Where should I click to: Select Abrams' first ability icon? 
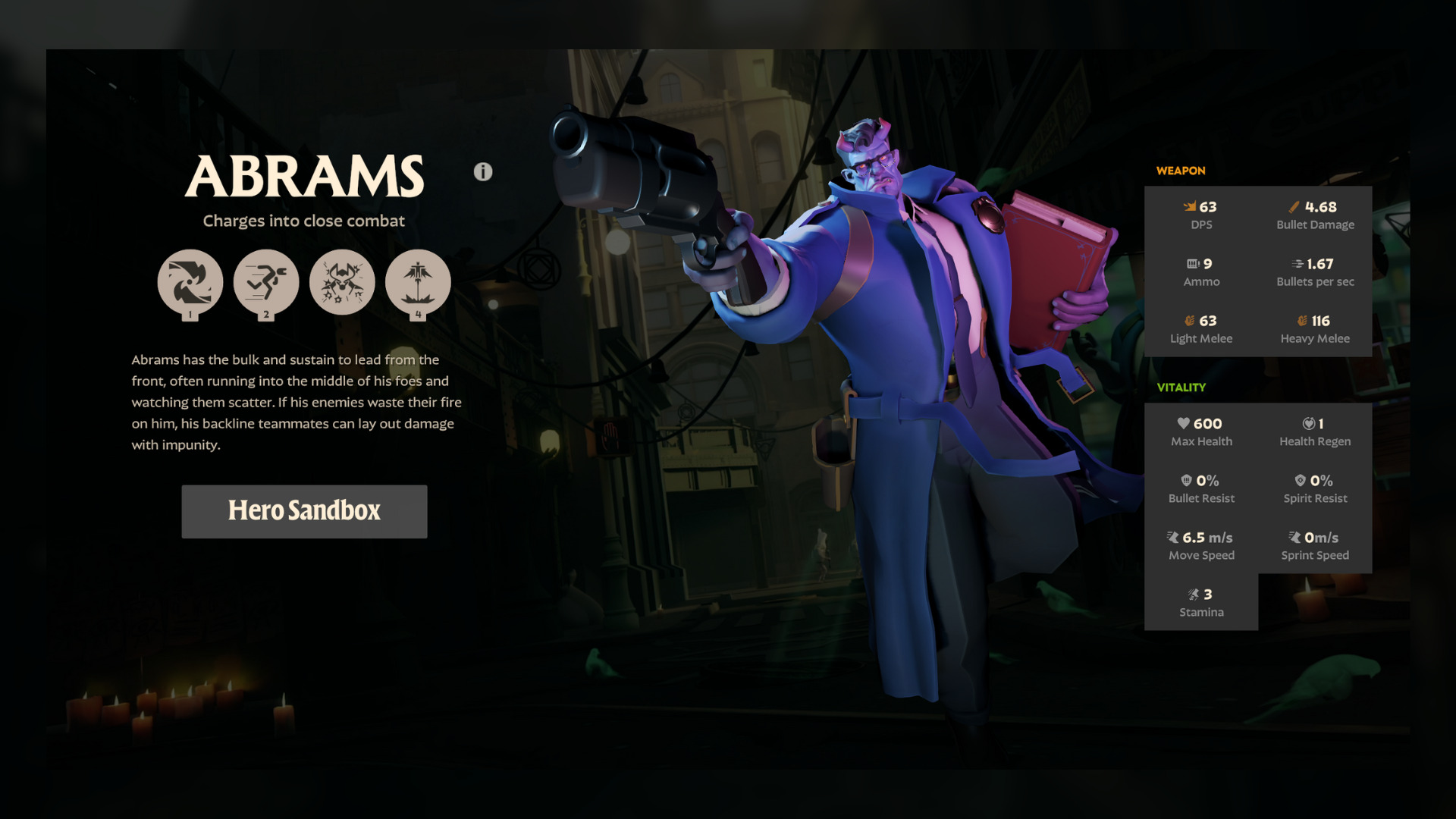click(190, 282)
